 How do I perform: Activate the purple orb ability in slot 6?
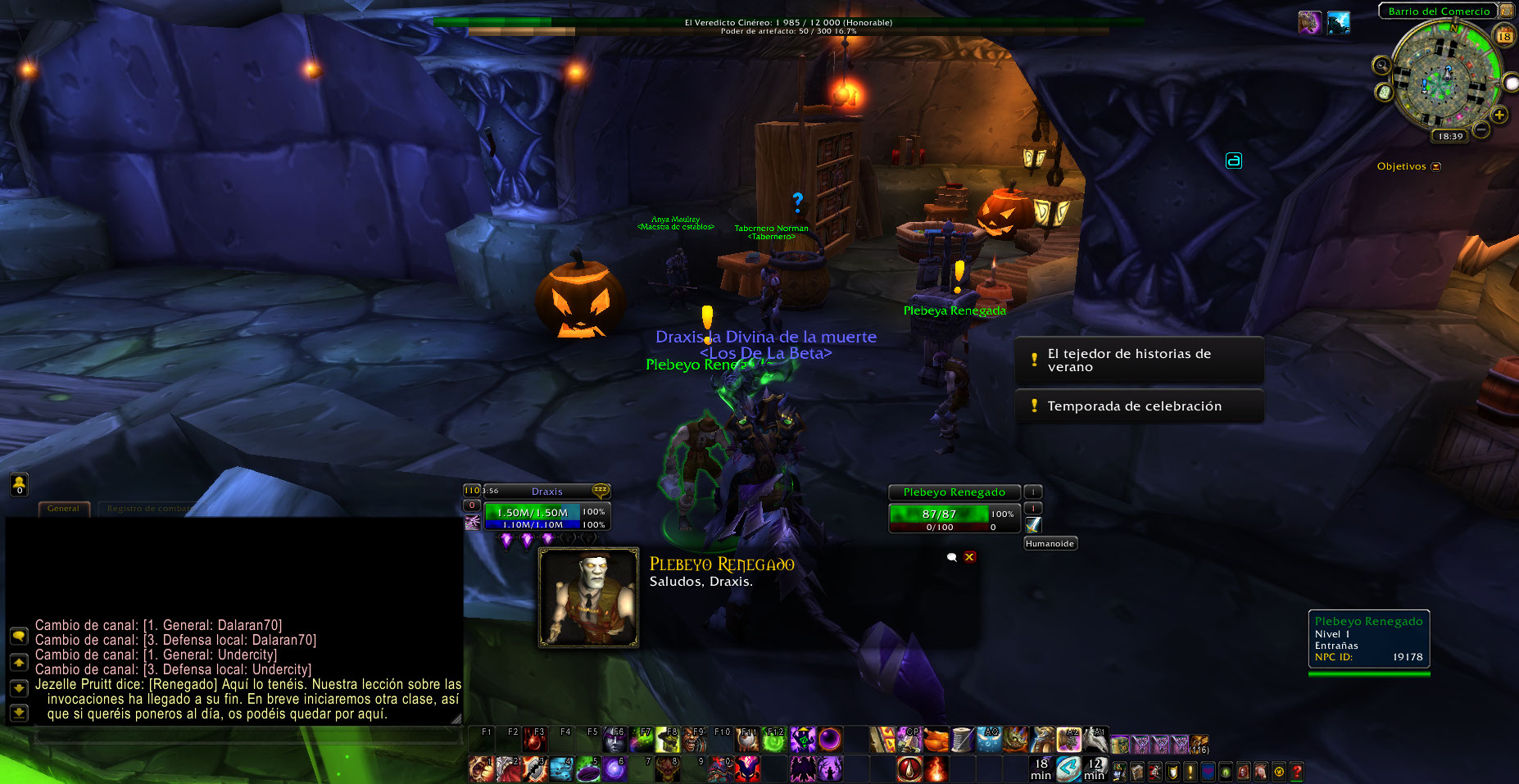tap(614, 768)
